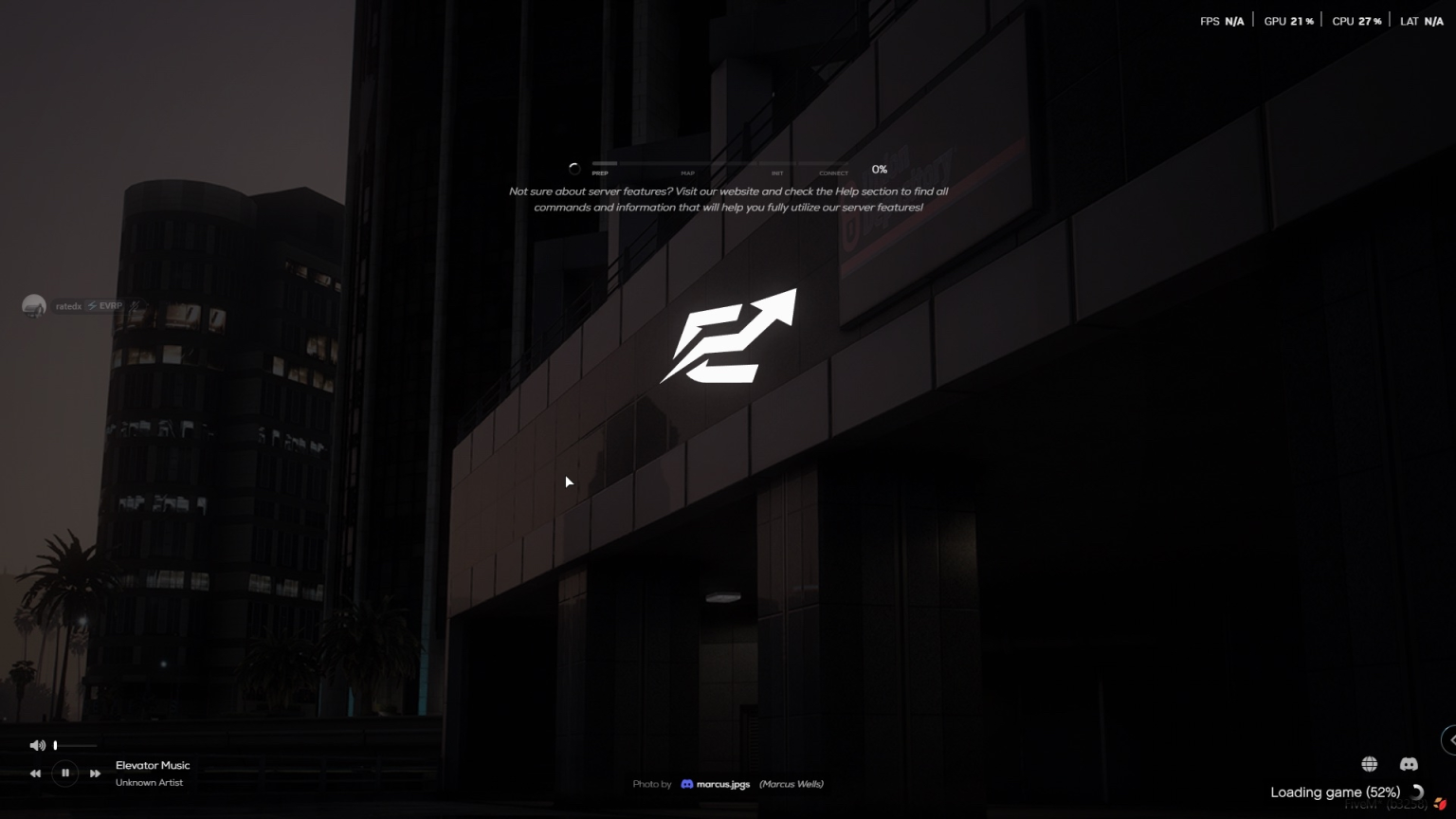Open the CONNECT stage marker

click(832, 173)
